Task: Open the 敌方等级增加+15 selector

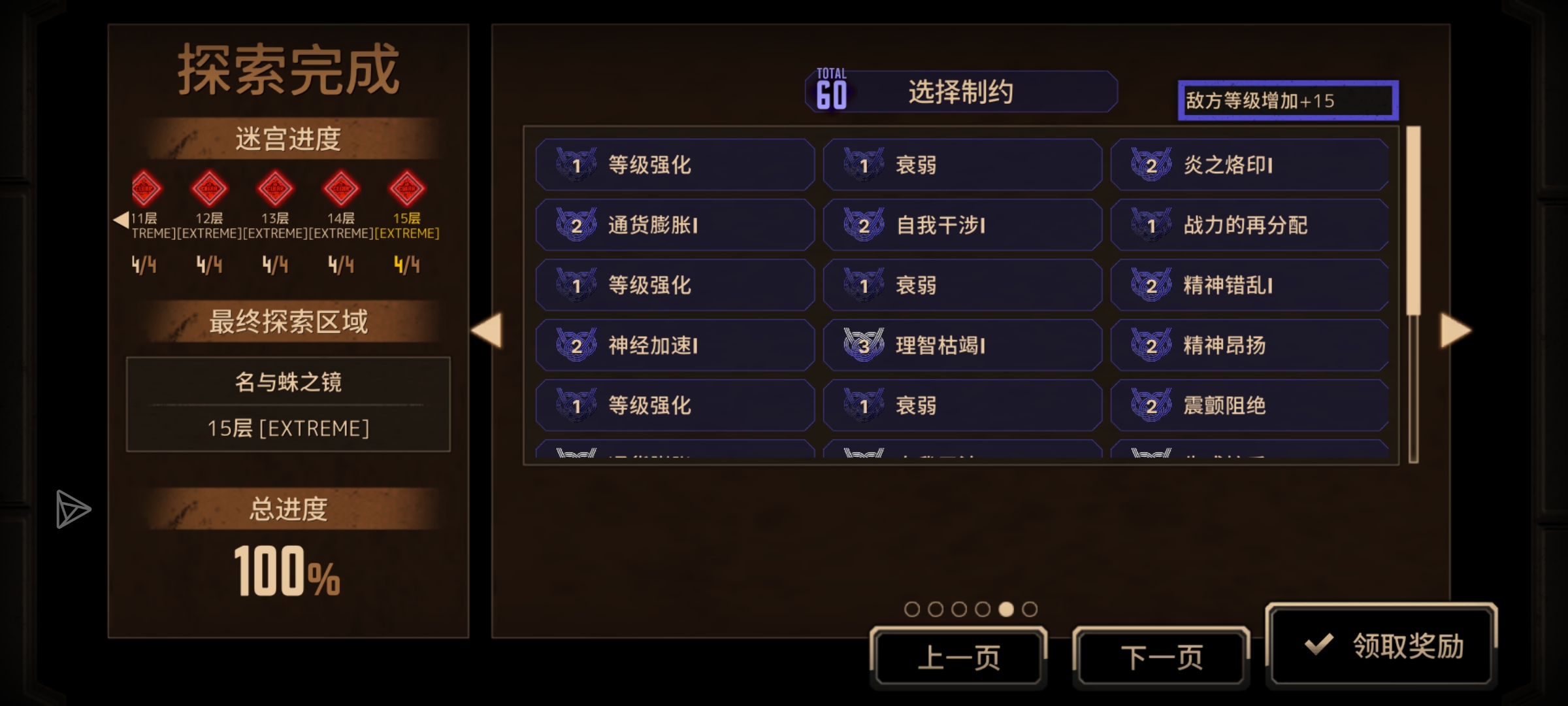Action: pos(1286,100)
